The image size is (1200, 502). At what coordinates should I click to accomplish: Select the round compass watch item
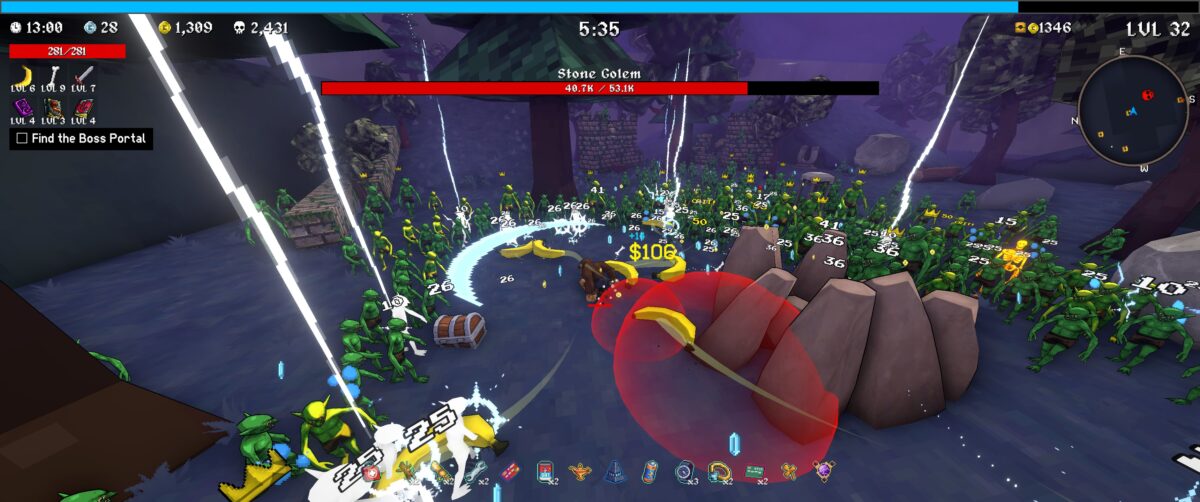pos(684,470)
